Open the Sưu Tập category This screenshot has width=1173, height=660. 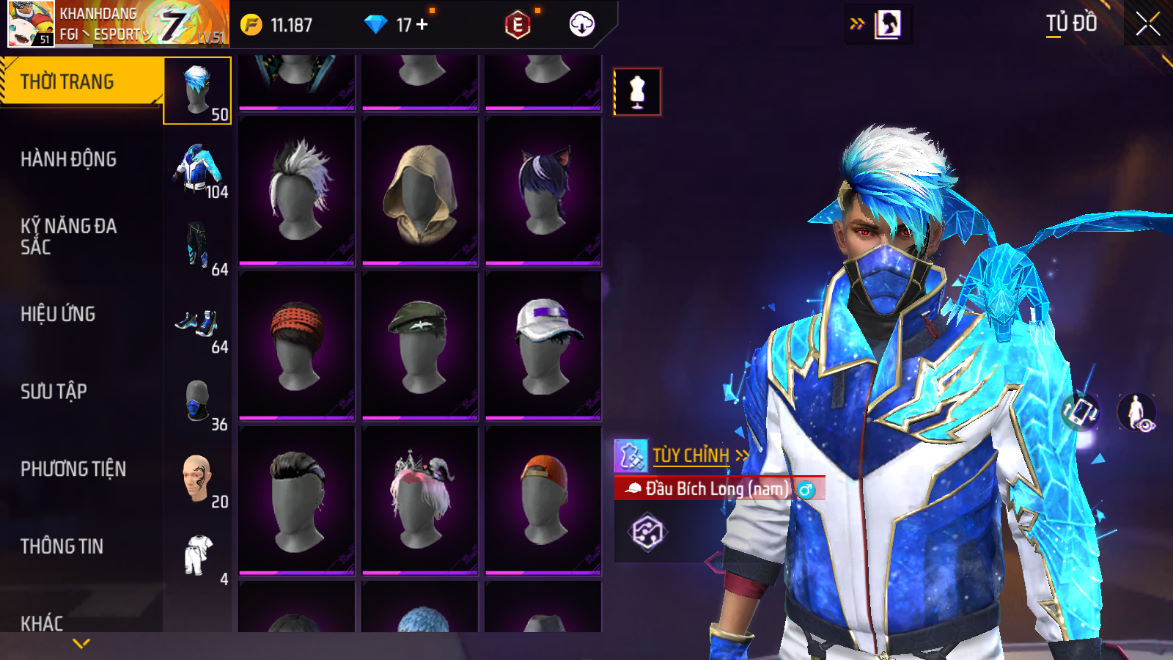54,391
